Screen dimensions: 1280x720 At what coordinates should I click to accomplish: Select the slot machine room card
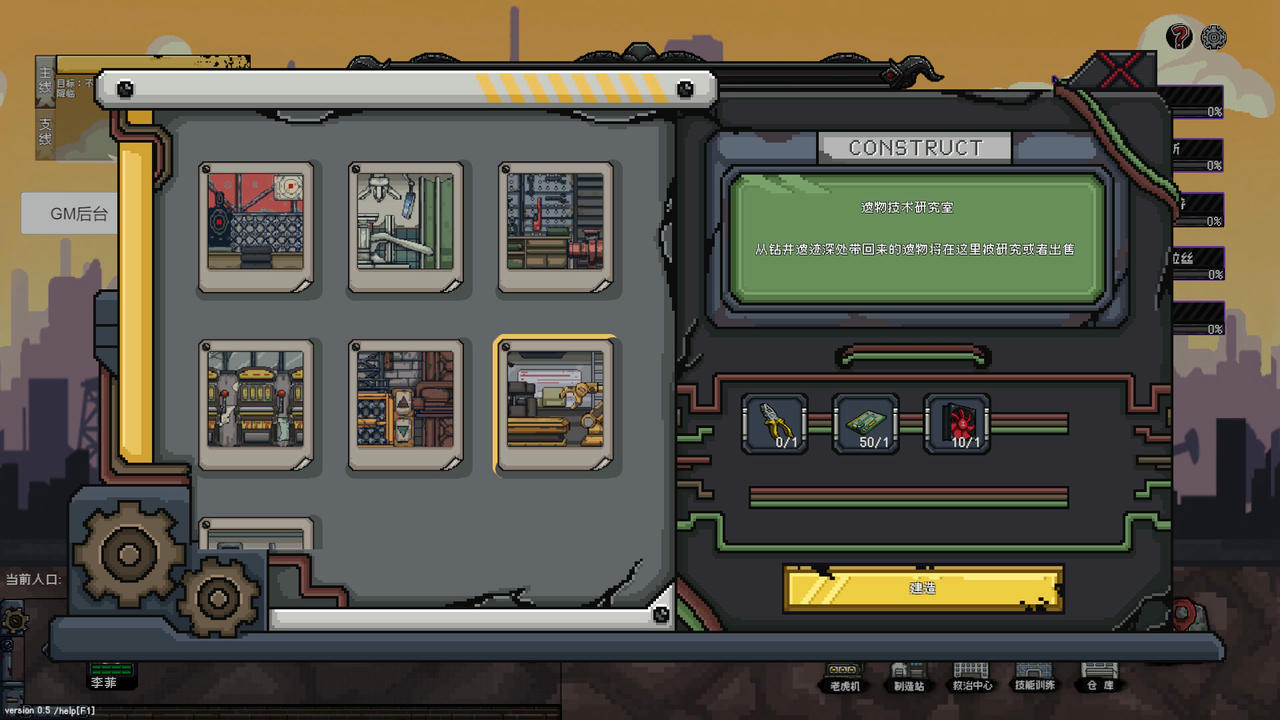point(256,403)
